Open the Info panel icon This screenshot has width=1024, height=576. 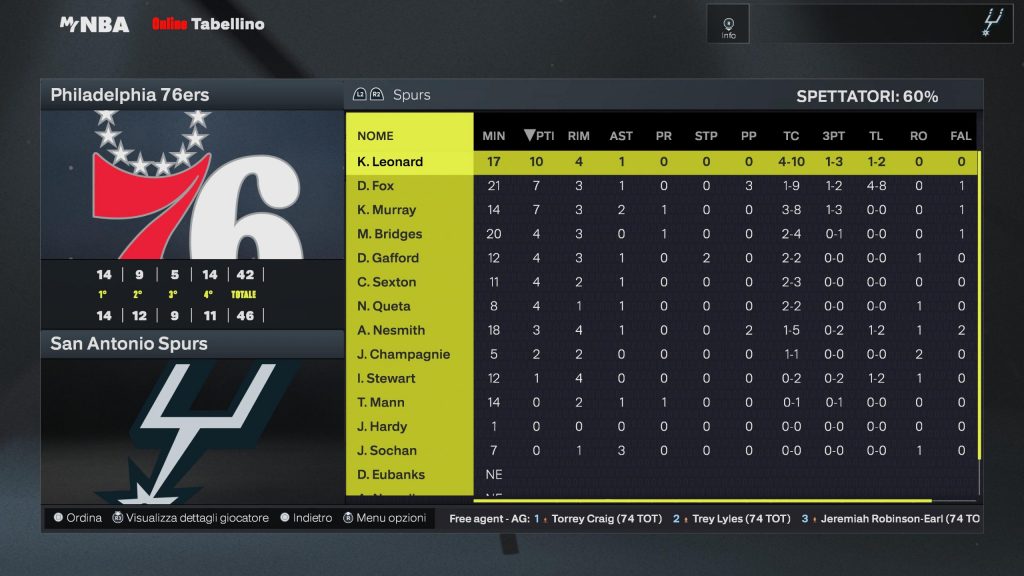click(728, 24)
